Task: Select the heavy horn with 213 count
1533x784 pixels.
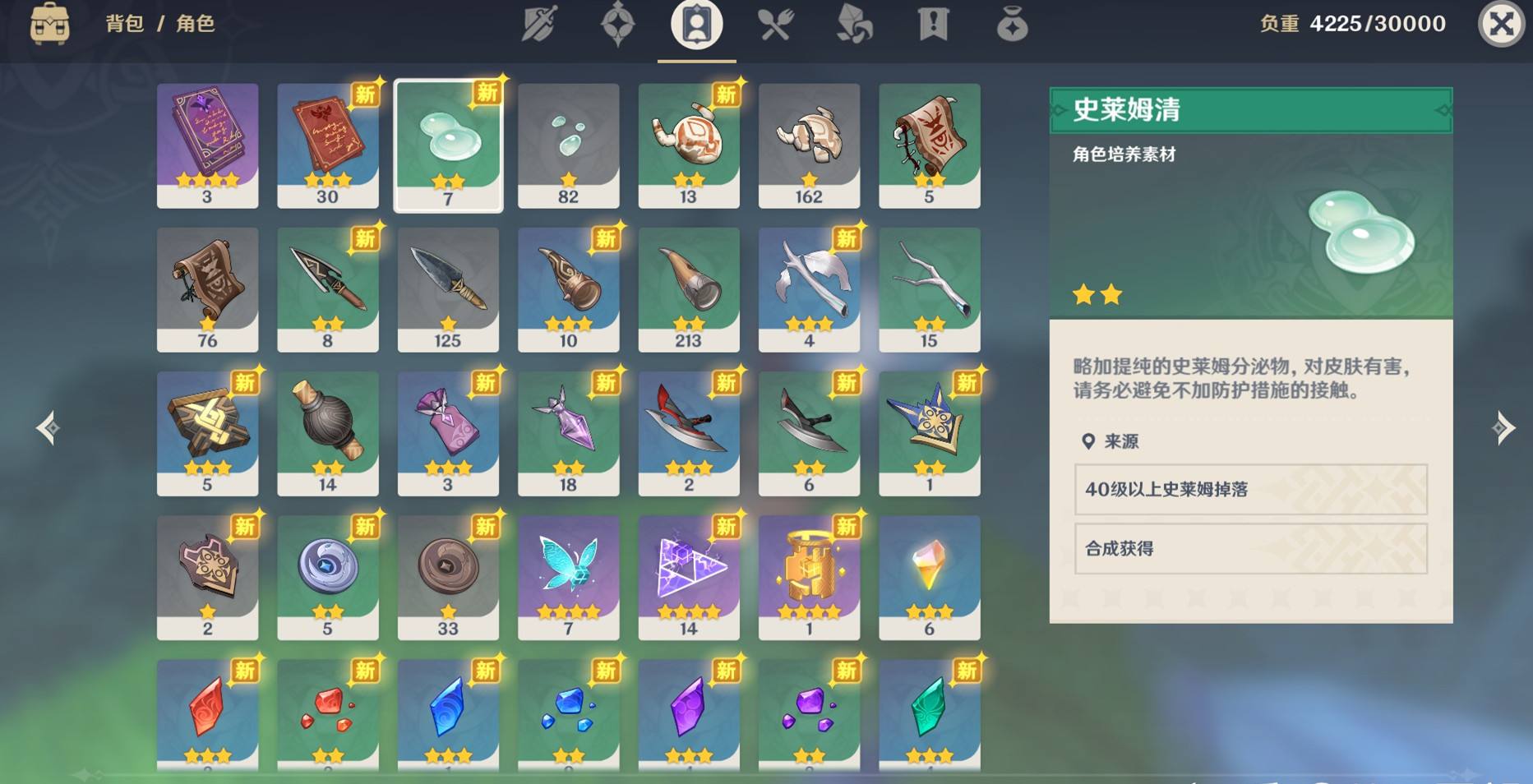Action: pyautogui.click(x=689, y=289)
